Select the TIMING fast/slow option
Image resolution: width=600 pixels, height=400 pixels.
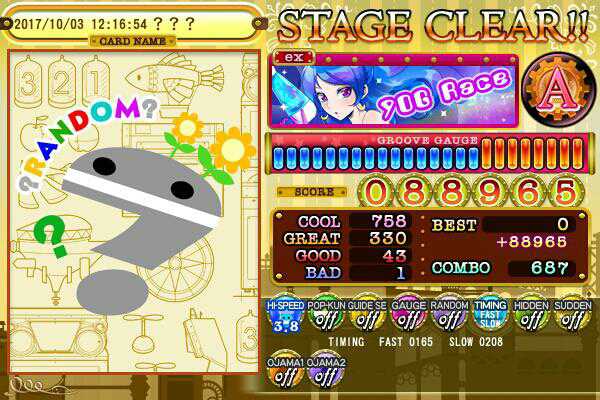(490, 315)
